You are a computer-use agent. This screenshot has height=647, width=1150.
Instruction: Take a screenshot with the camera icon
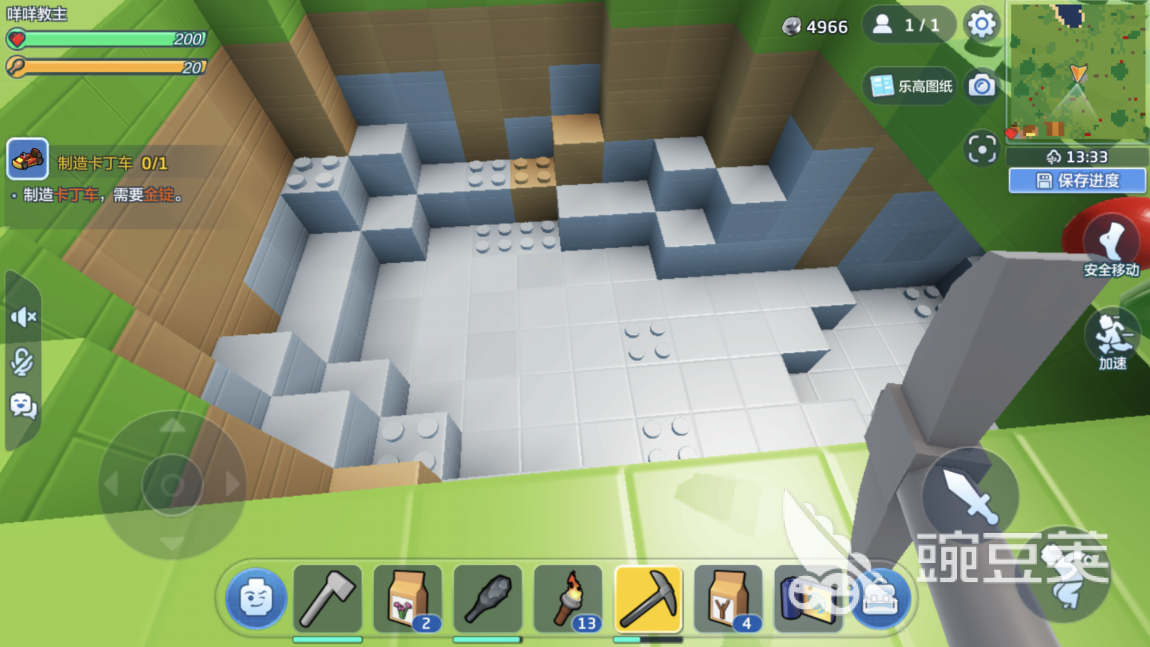click(x=982, y=86)
